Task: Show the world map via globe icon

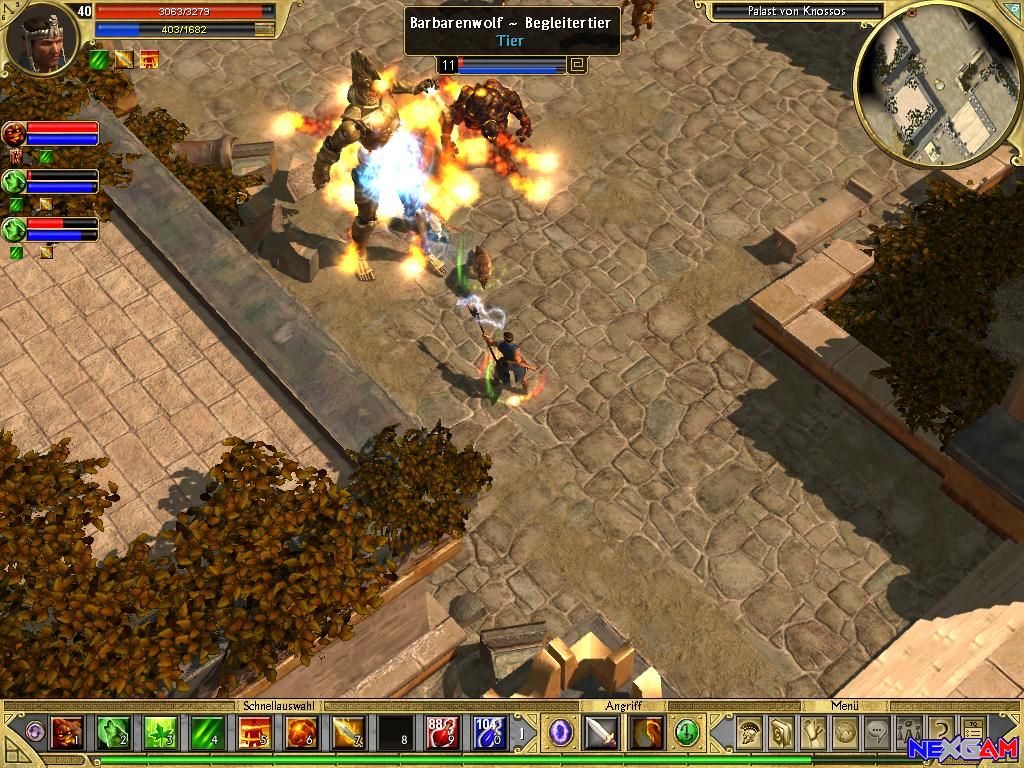Action: click(846, 733)
